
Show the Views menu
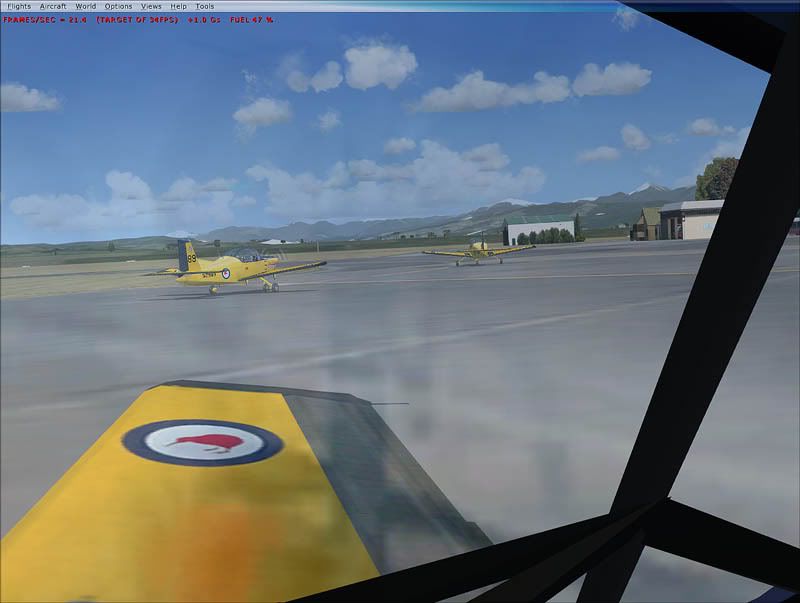click(151, 6)
